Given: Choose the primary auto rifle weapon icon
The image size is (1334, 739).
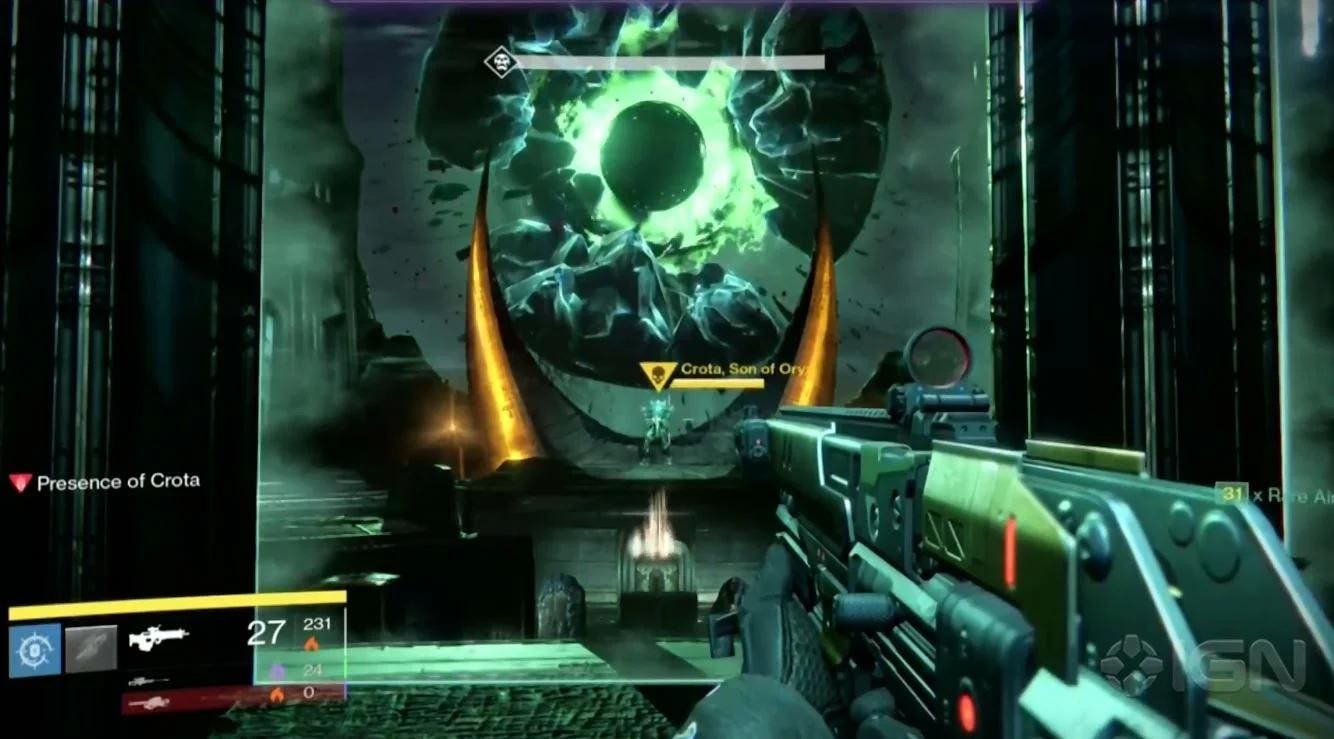Looking at the screenshot, I should pos(160,636).
